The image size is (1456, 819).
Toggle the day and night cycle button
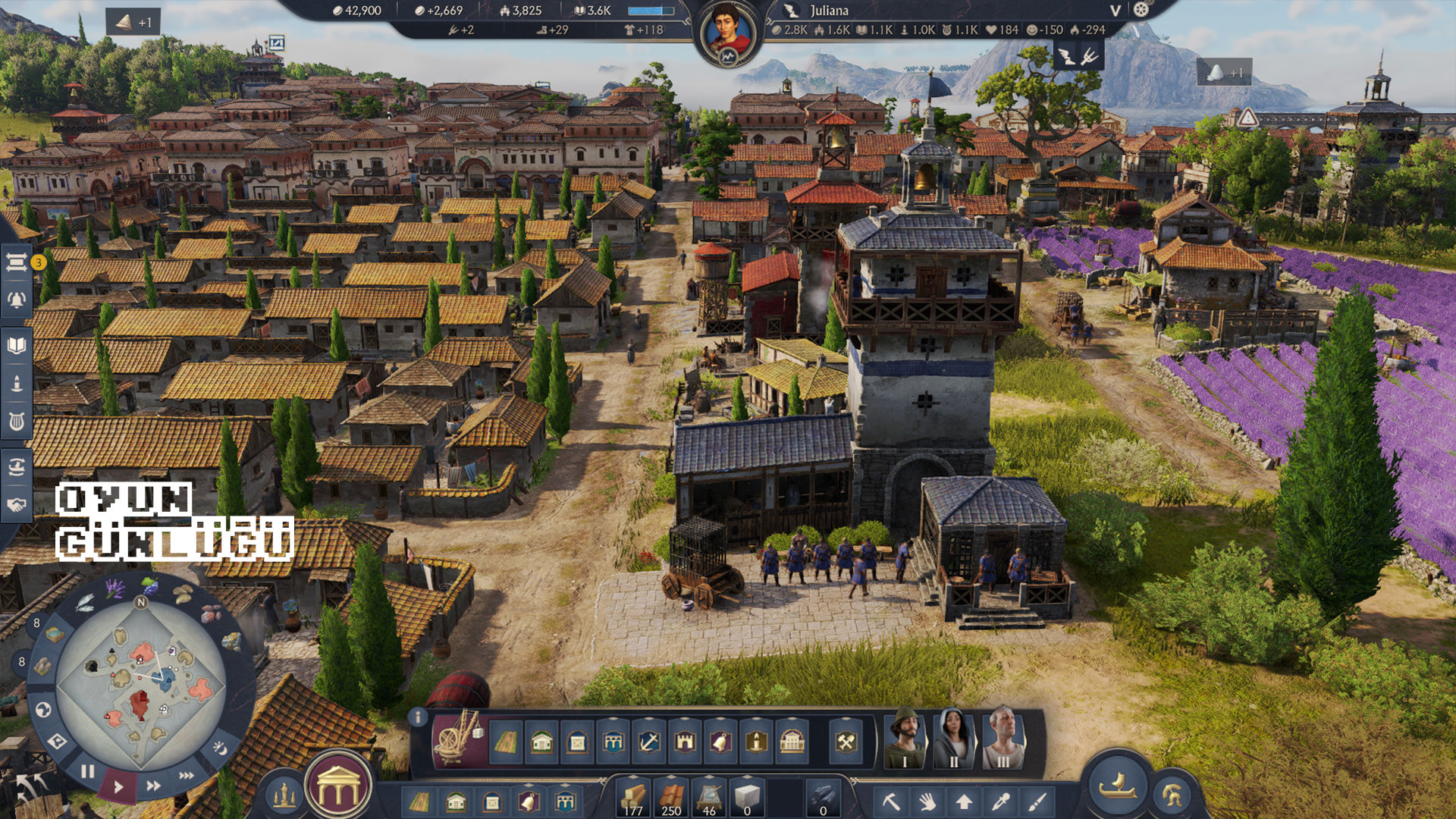click(x=219, y=748)
